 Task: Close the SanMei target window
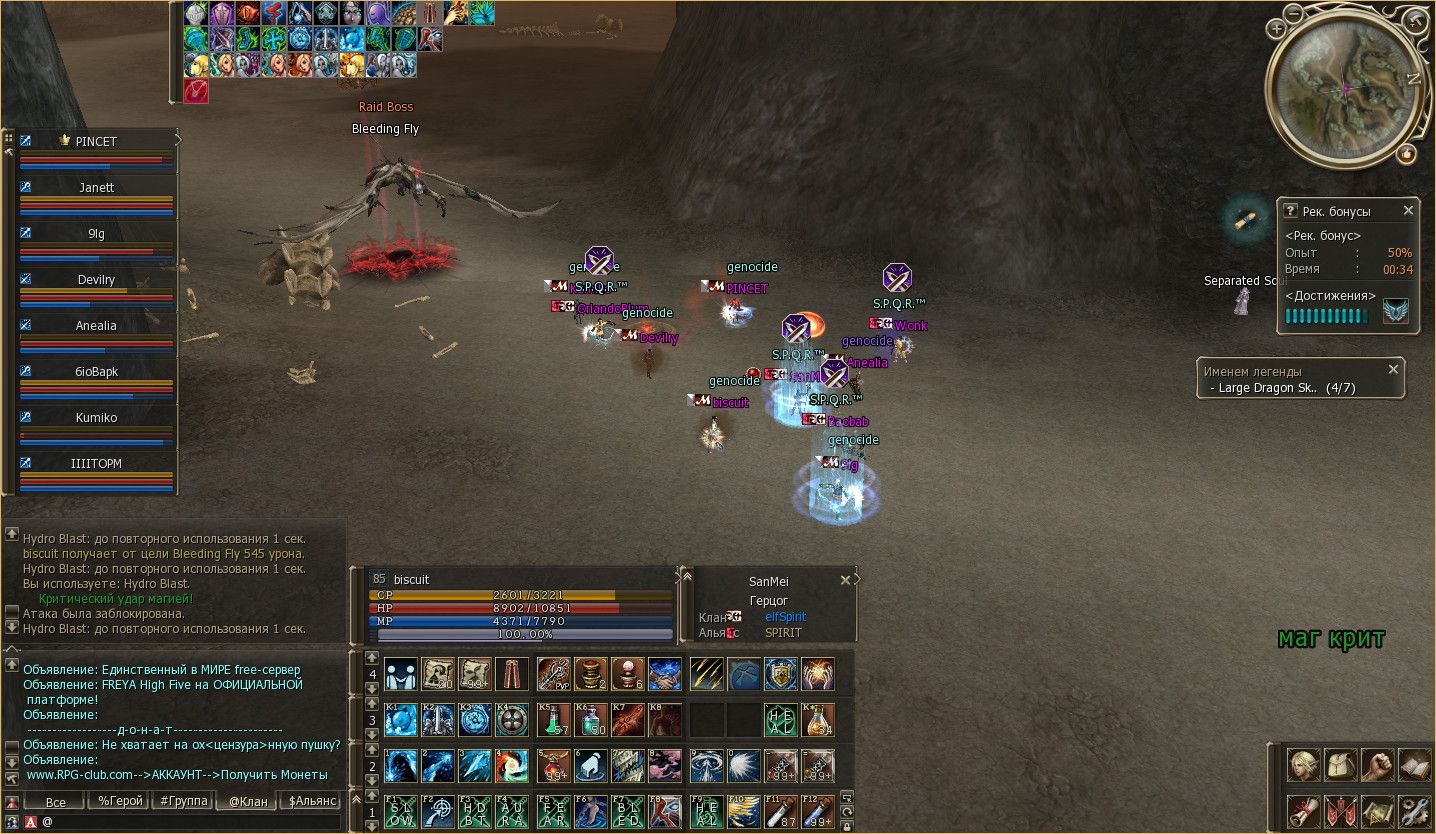[845, 580]
